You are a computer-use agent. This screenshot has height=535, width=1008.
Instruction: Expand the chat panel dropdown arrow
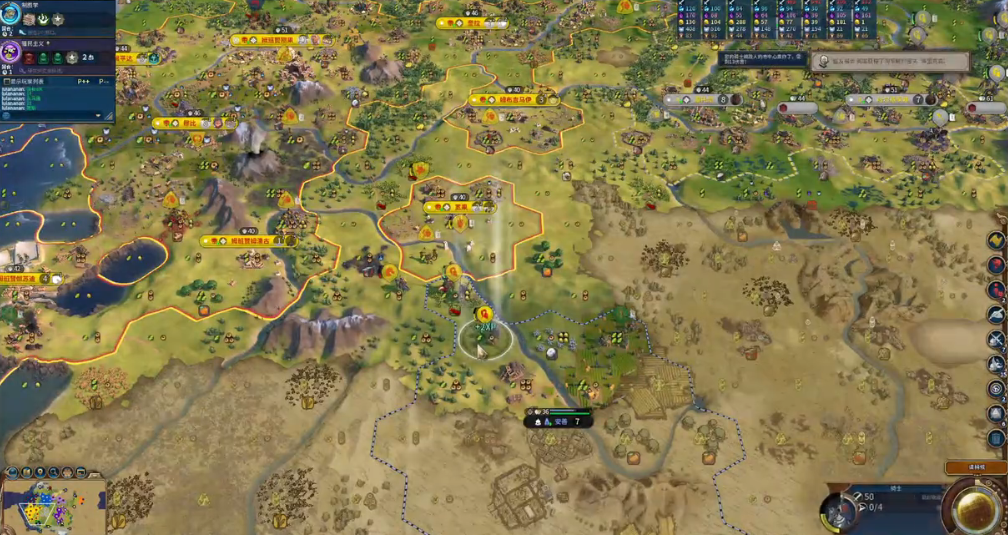[97, 115]
